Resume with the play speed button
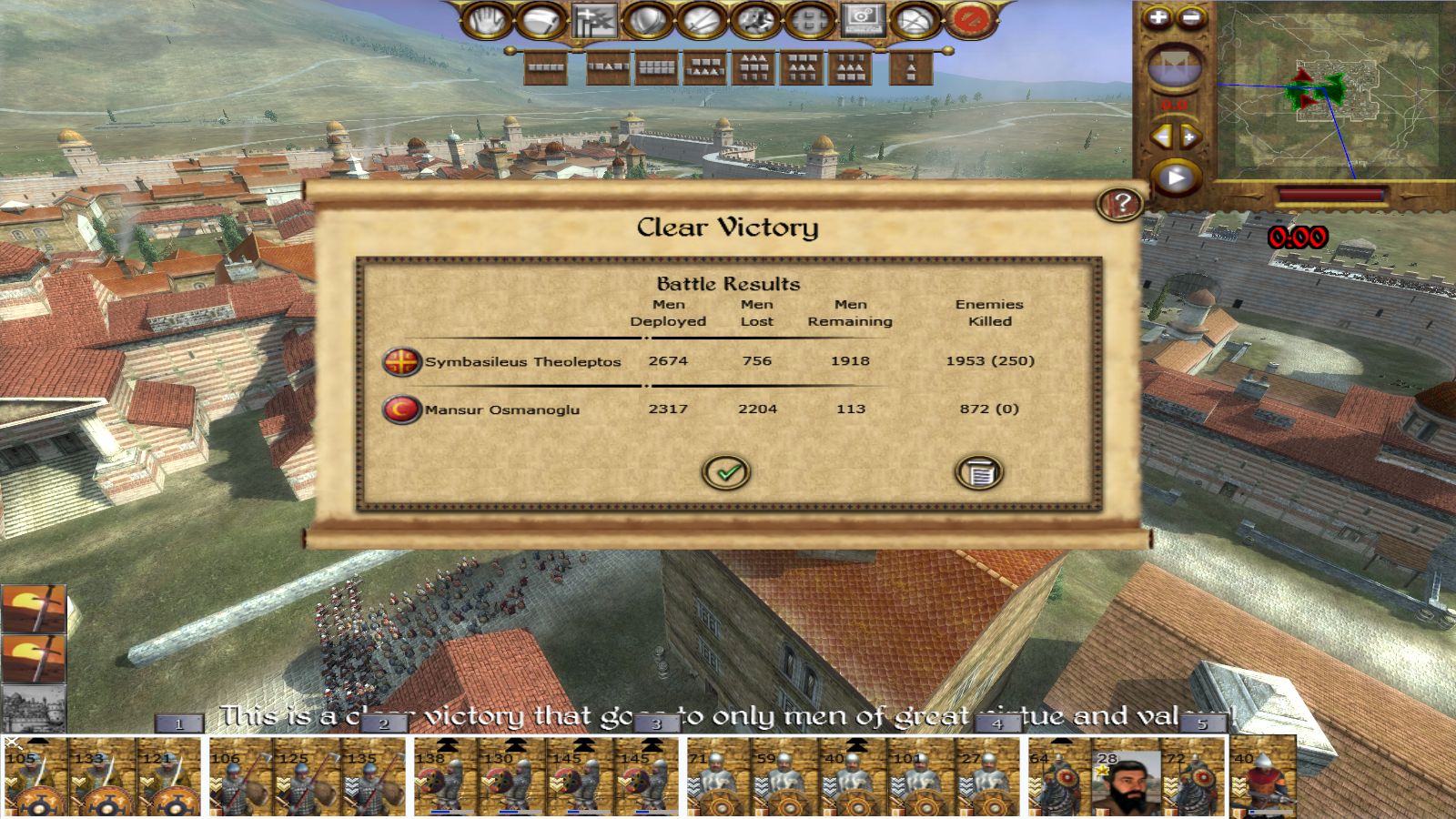This screenshot has height=819, width=1456. point(1176,177)
